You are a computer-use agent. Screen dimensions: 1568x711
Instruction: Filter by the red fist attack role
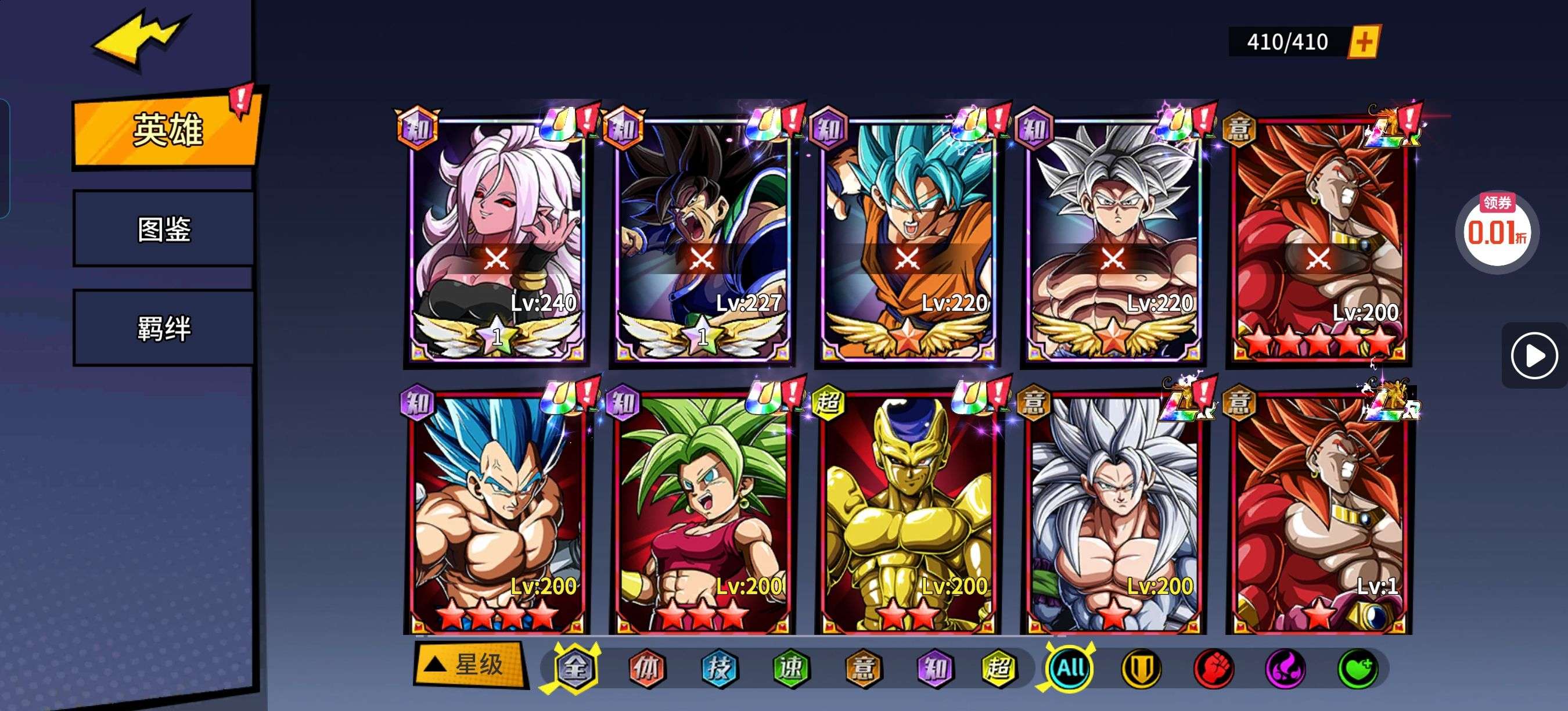click(x=1213, y=669)
